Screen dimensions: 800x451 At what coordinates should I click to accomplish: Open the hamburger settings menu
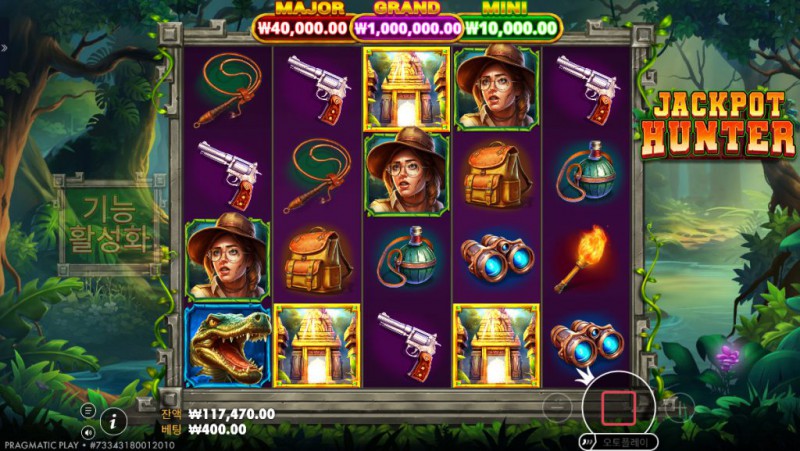click(x=88, y=410)
